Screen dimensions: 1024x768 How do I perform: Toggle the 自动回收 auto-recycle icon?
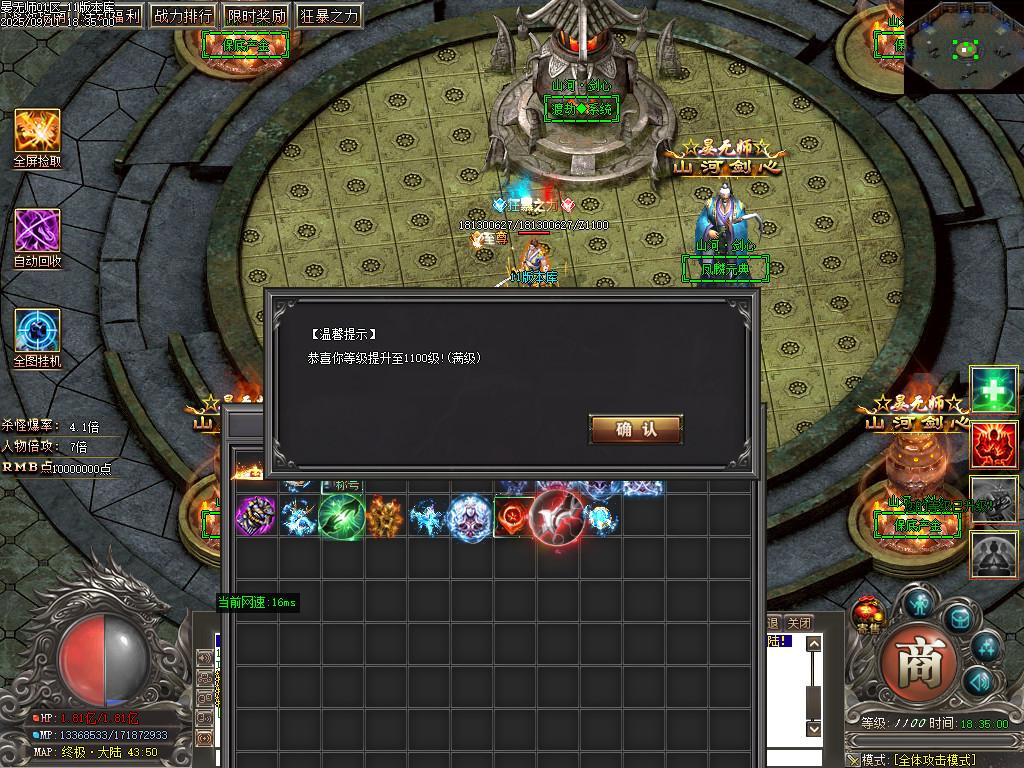(x=37, y=231)
